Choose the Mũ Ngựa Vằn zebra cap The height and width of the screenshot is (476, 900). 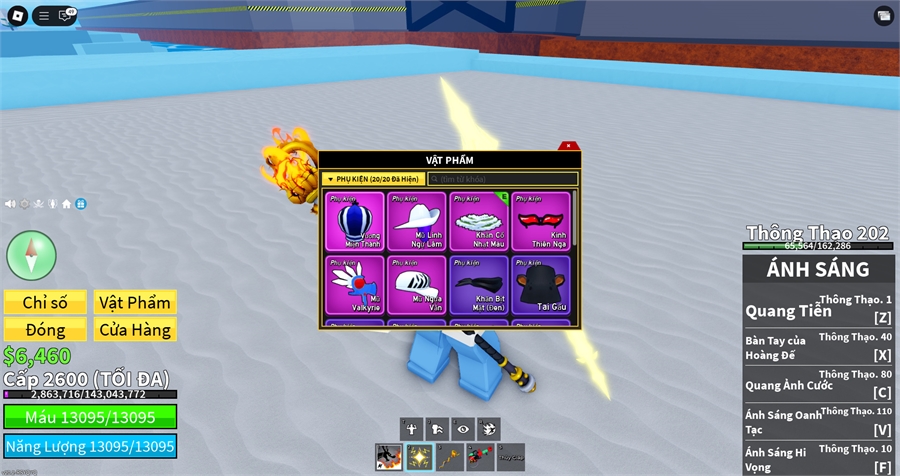coord(417,285)
